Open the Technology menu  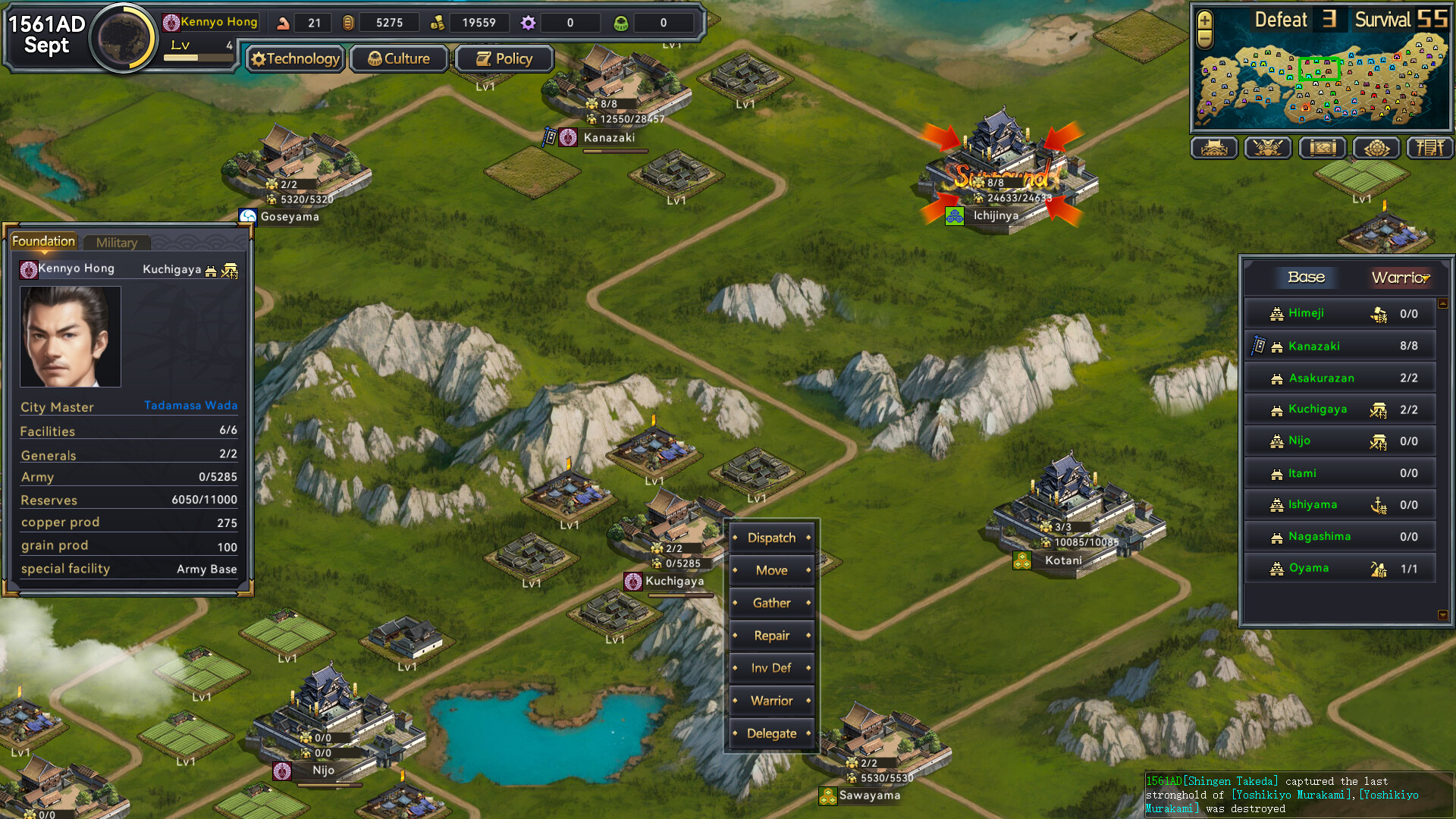point(295,58)
